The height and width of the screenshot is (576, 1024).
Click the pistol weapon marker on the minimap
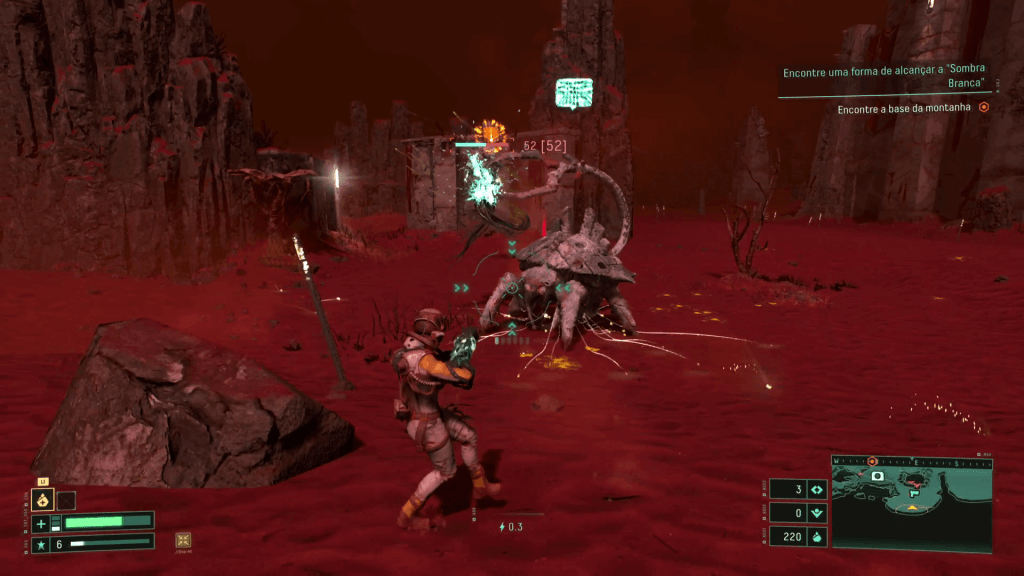pyautogui.click(x=914, y=493)
